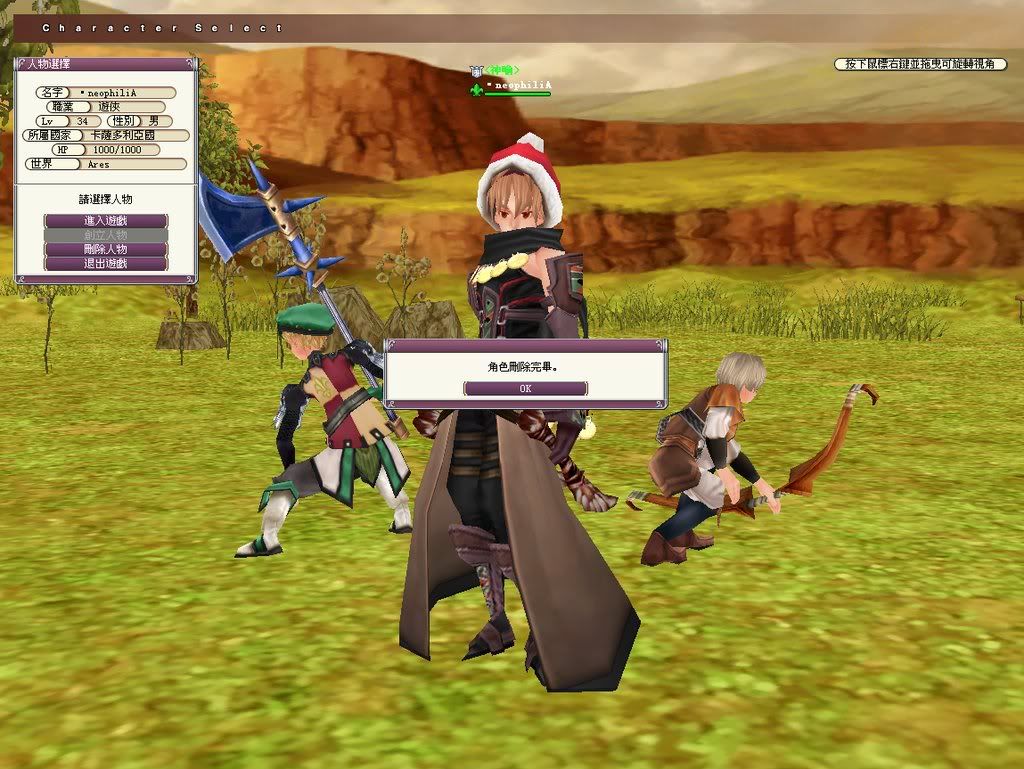Choose 刪除人物 to delete the character
The image size is (1024, 769).
[x=106, y=249]
